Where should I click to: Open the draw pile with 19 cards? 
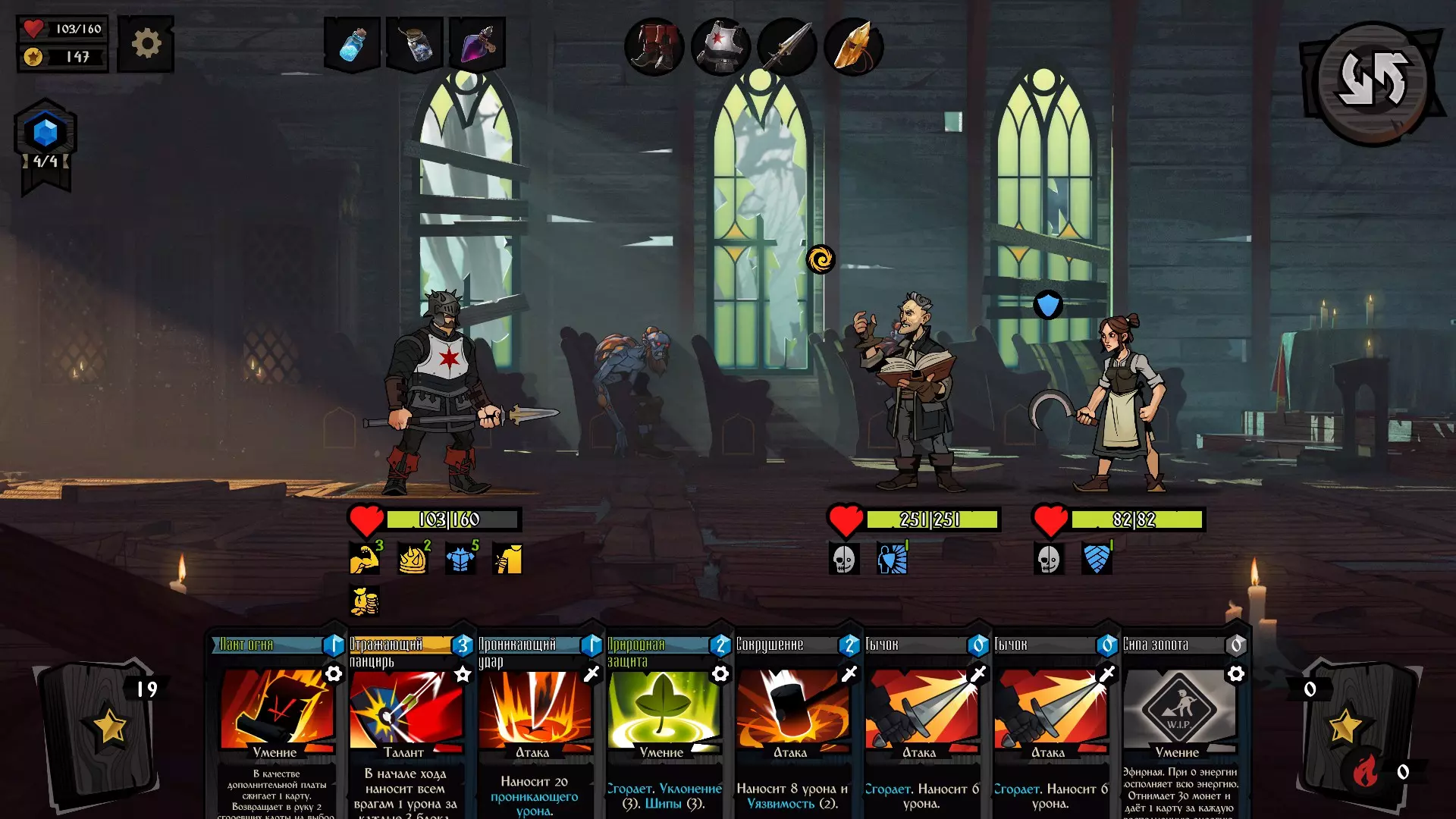[x=102, y=728]
